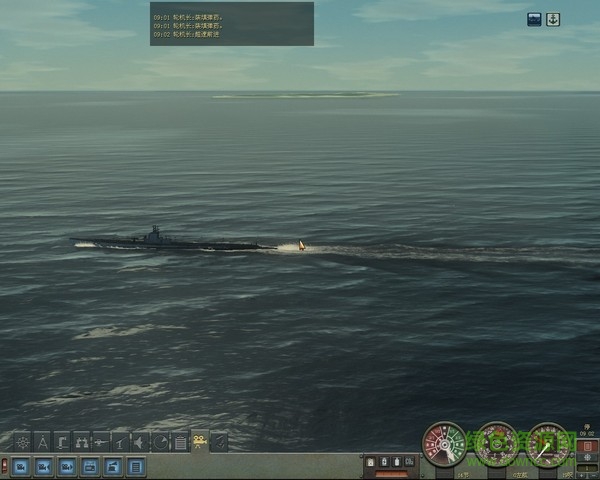
Task: Open the clipboard log icon
Action: (x=180, y=441)
